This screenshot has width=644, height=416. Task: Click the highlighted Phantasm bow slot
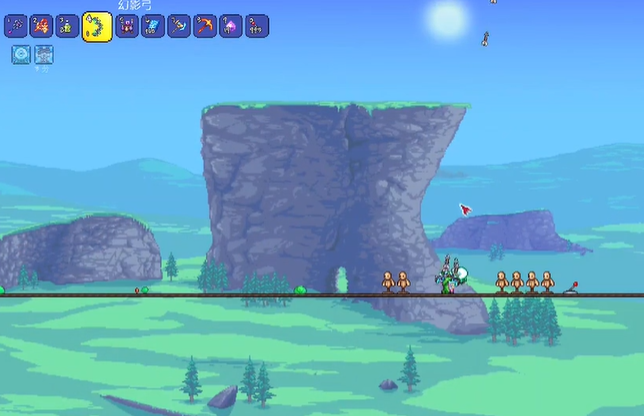[97, 26]
